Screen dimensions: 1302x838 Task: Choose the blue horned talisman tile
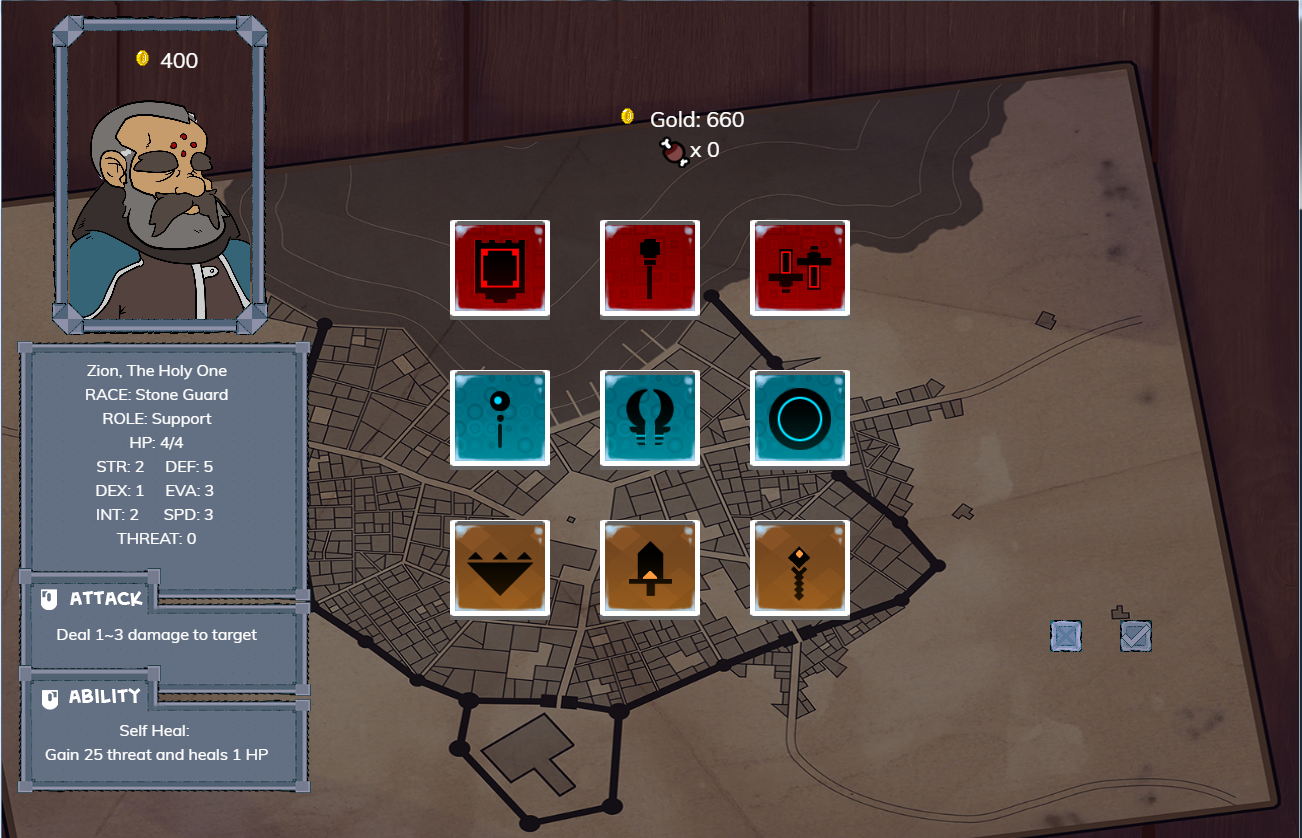[x=650, y=418]
